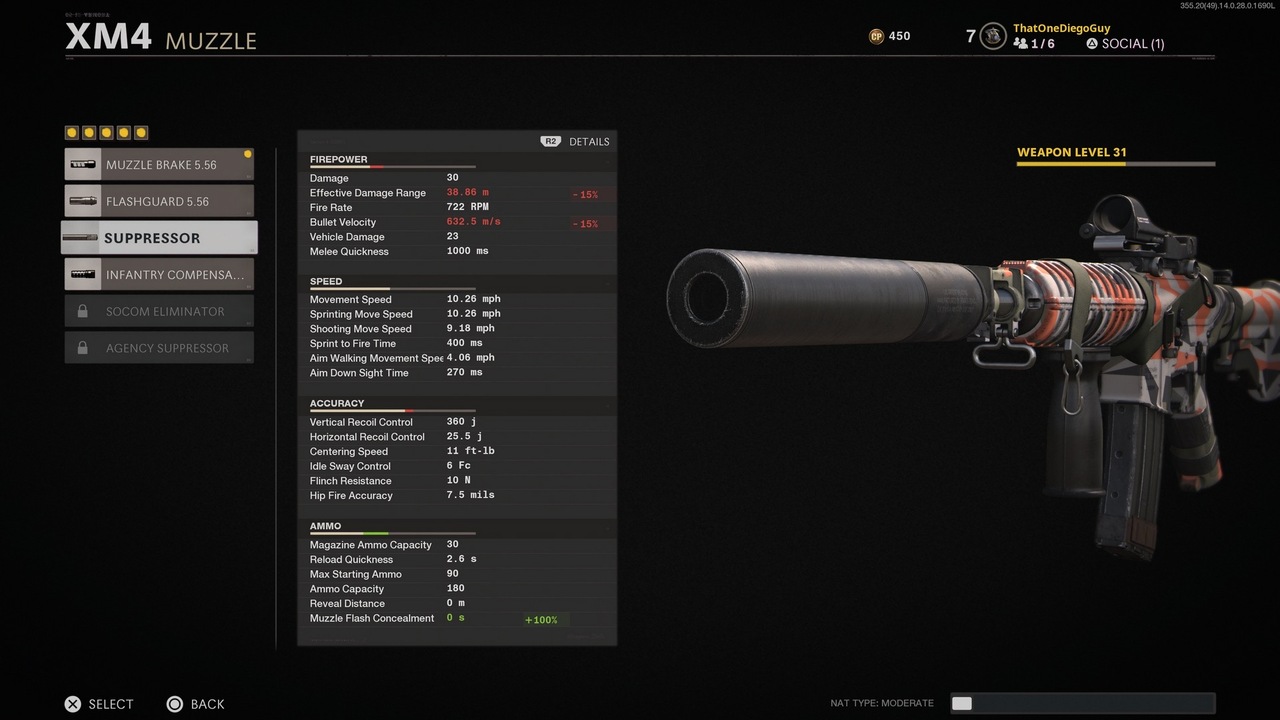Pick the Infantry Compensator muzzle
Viewport: 1280px width, 720px height.
(160, 275)
